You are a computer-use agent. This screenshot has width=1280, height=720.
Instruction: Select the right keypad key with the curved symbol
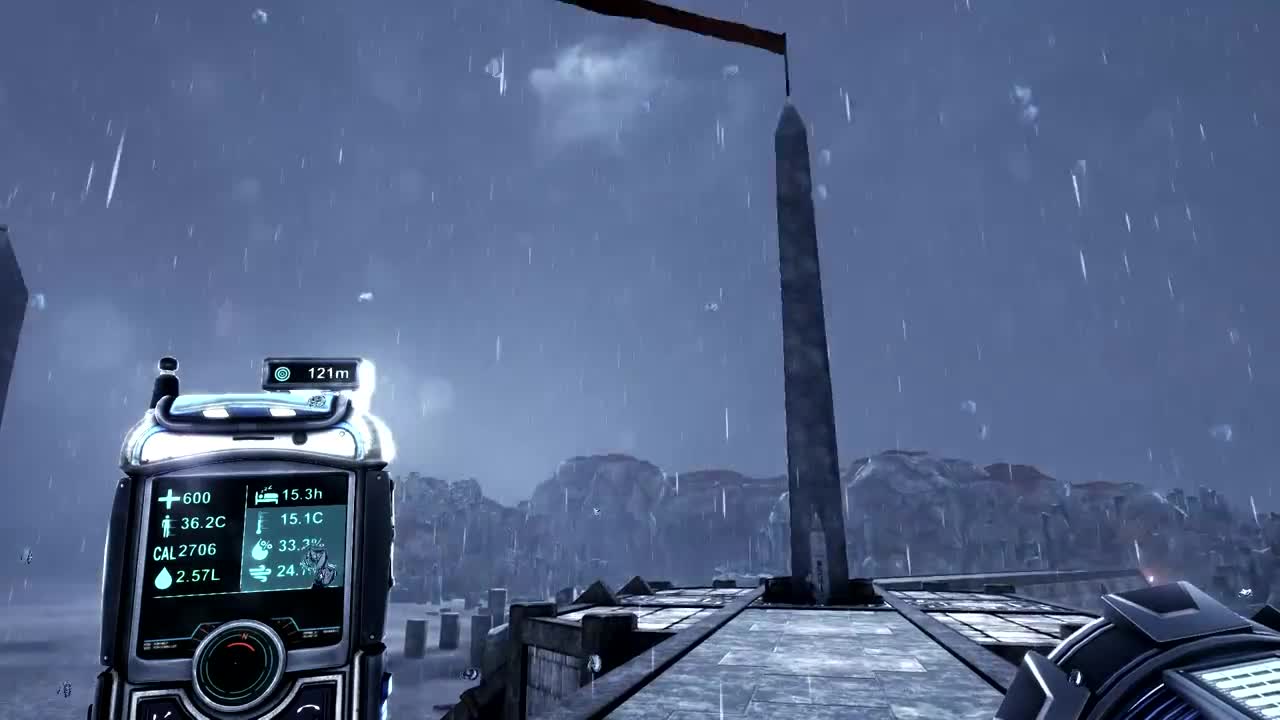click(x=306, y=707)
